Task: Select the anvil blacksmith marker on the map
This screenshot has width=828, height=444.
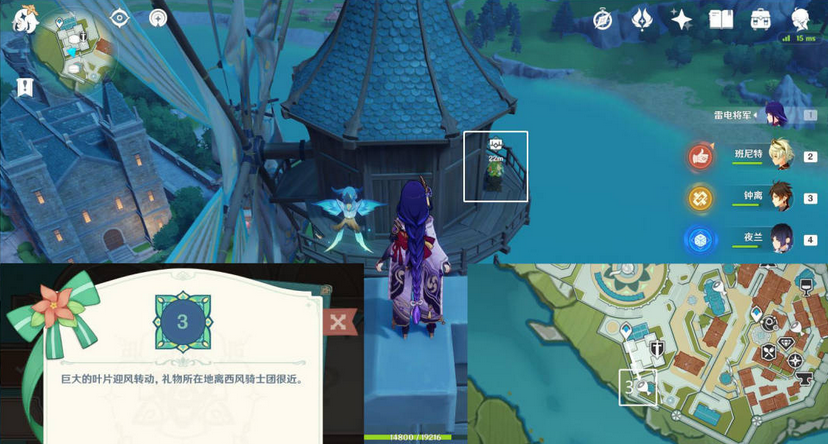Action: 806,379
